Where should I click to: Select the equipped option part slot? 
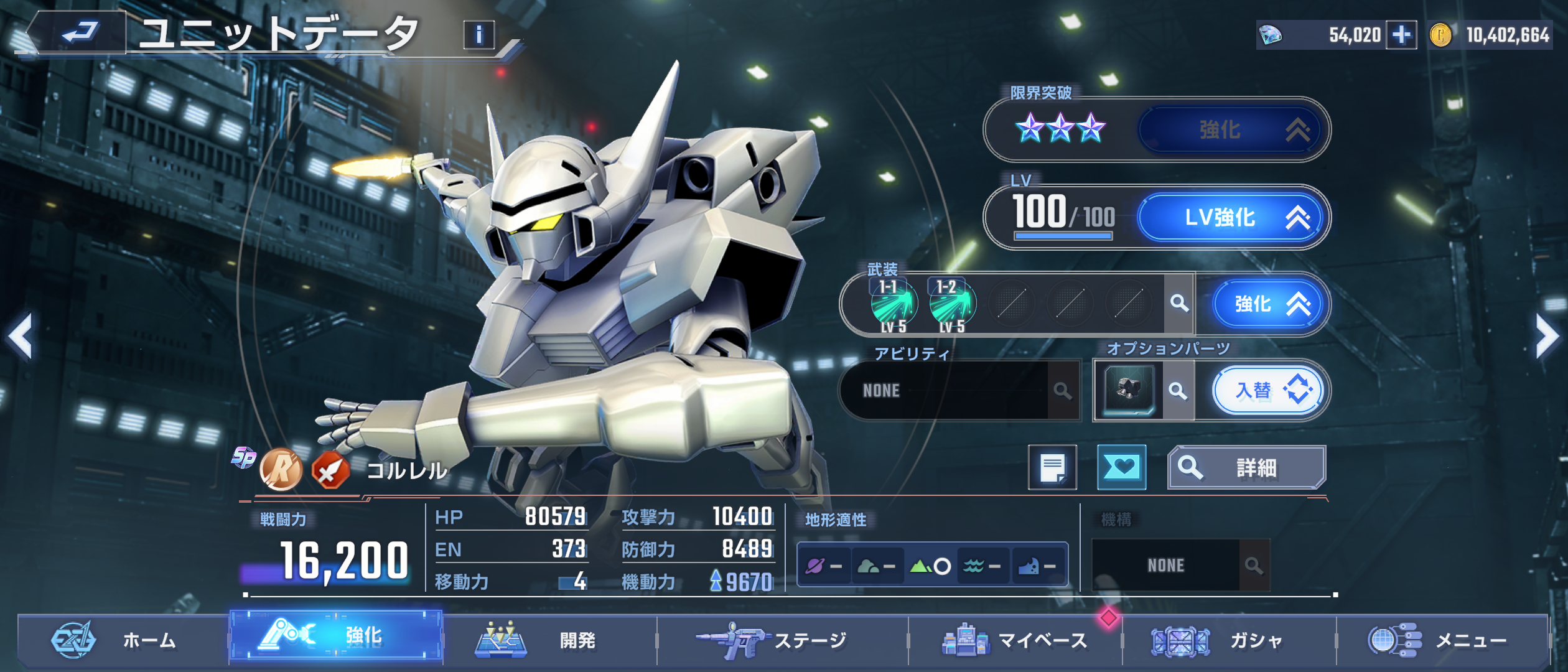pos(1129,391)
